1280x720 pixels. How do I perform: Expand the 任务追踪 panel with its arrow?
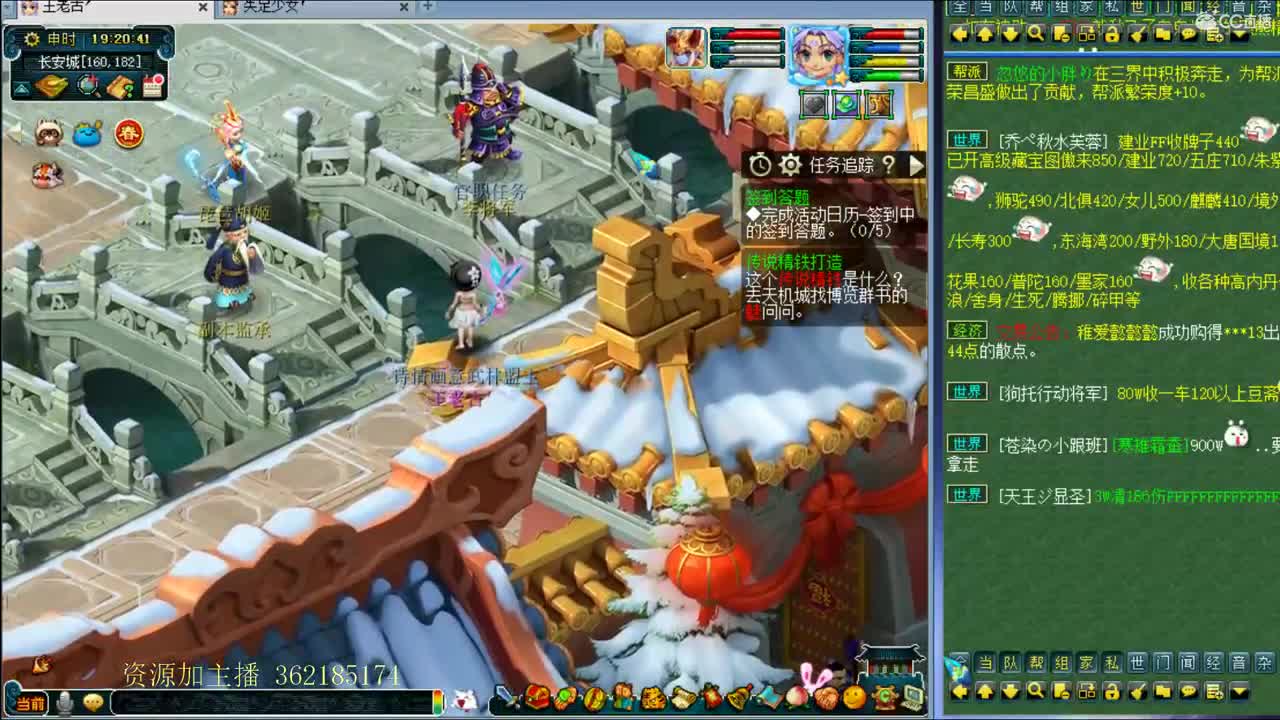917,166
